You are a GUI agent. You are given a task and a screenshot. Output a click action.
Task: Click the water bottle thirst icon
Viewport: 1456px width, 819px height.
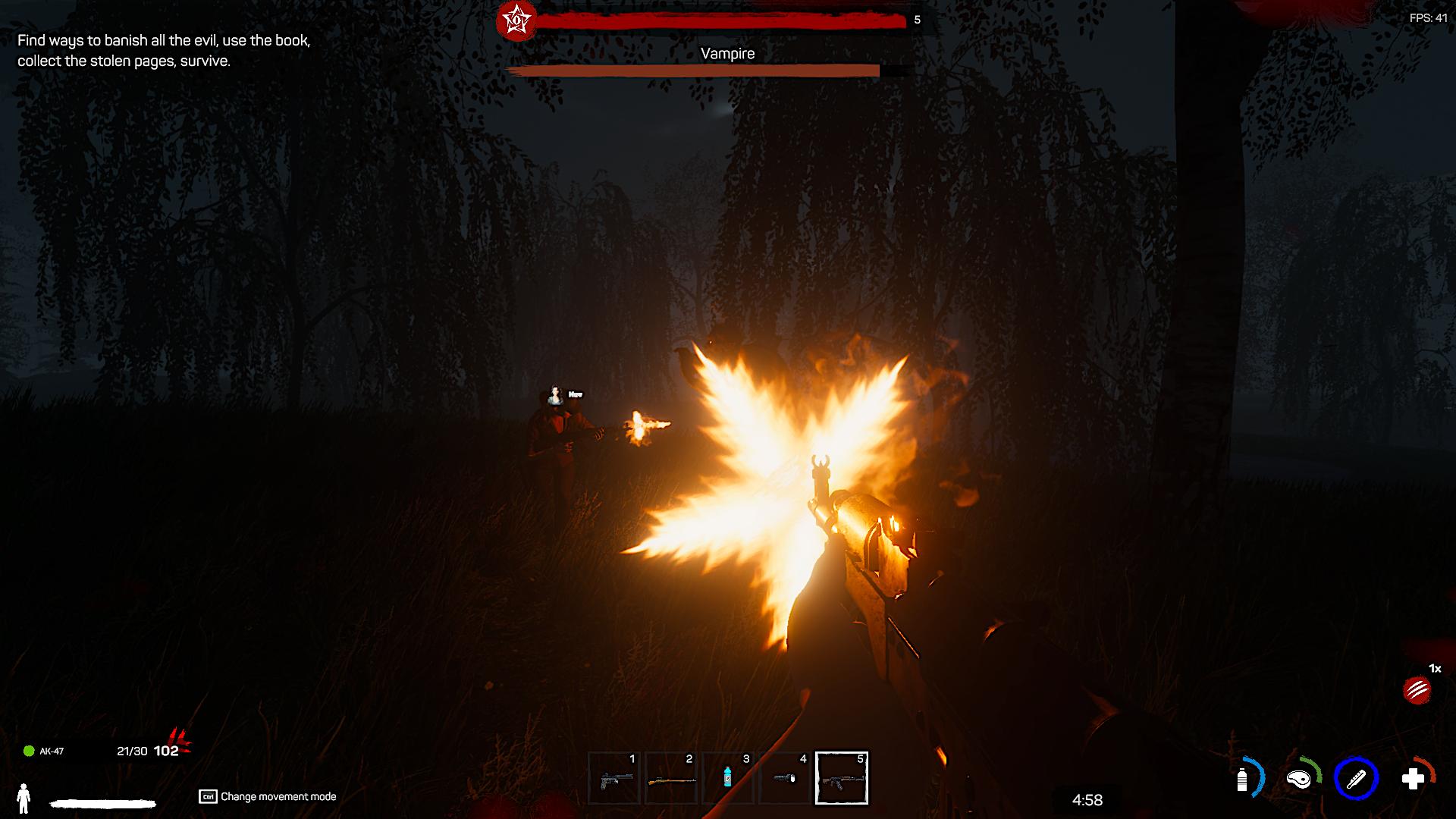coord(1242,779)
